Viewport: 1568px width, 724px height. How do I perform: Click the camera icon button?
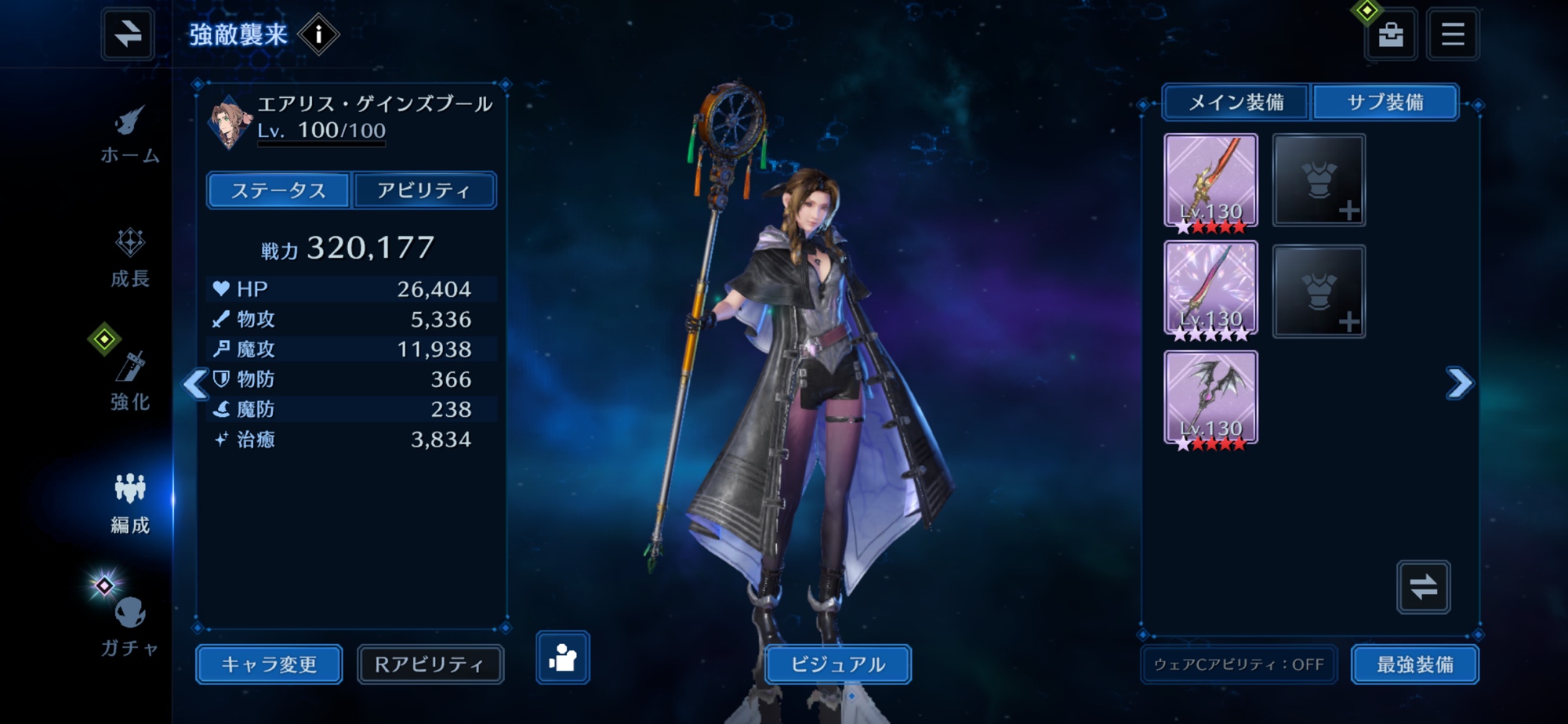coord(563,657)
